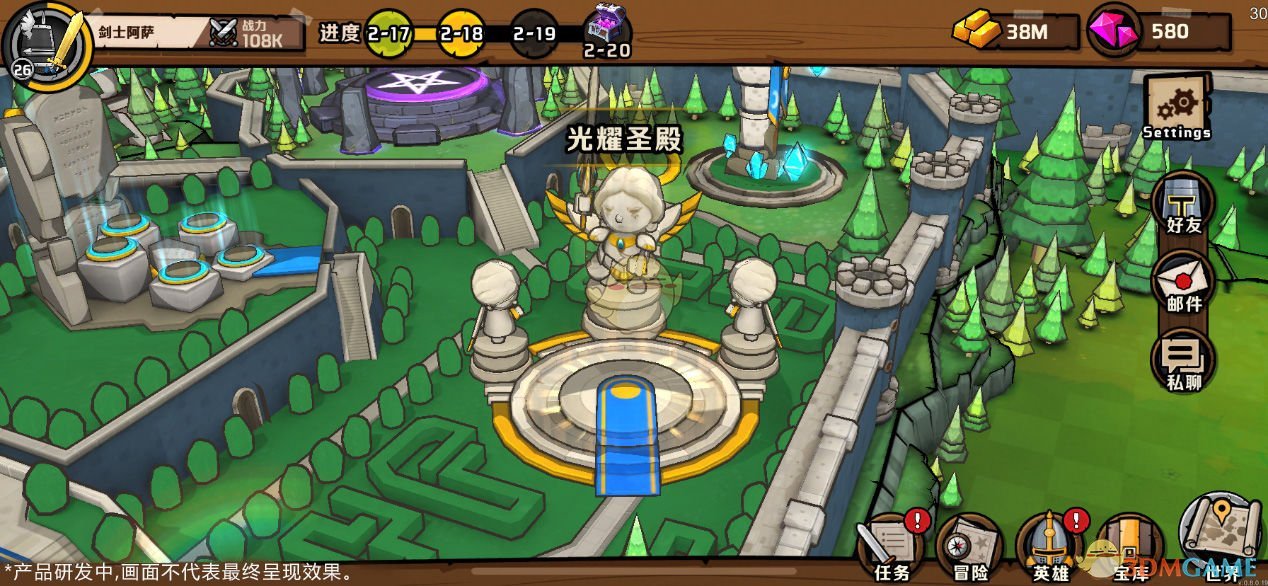This screenshot has width=1268, height=586.
Task: Open the 任务 quests menu
Action: click(892, 545)
